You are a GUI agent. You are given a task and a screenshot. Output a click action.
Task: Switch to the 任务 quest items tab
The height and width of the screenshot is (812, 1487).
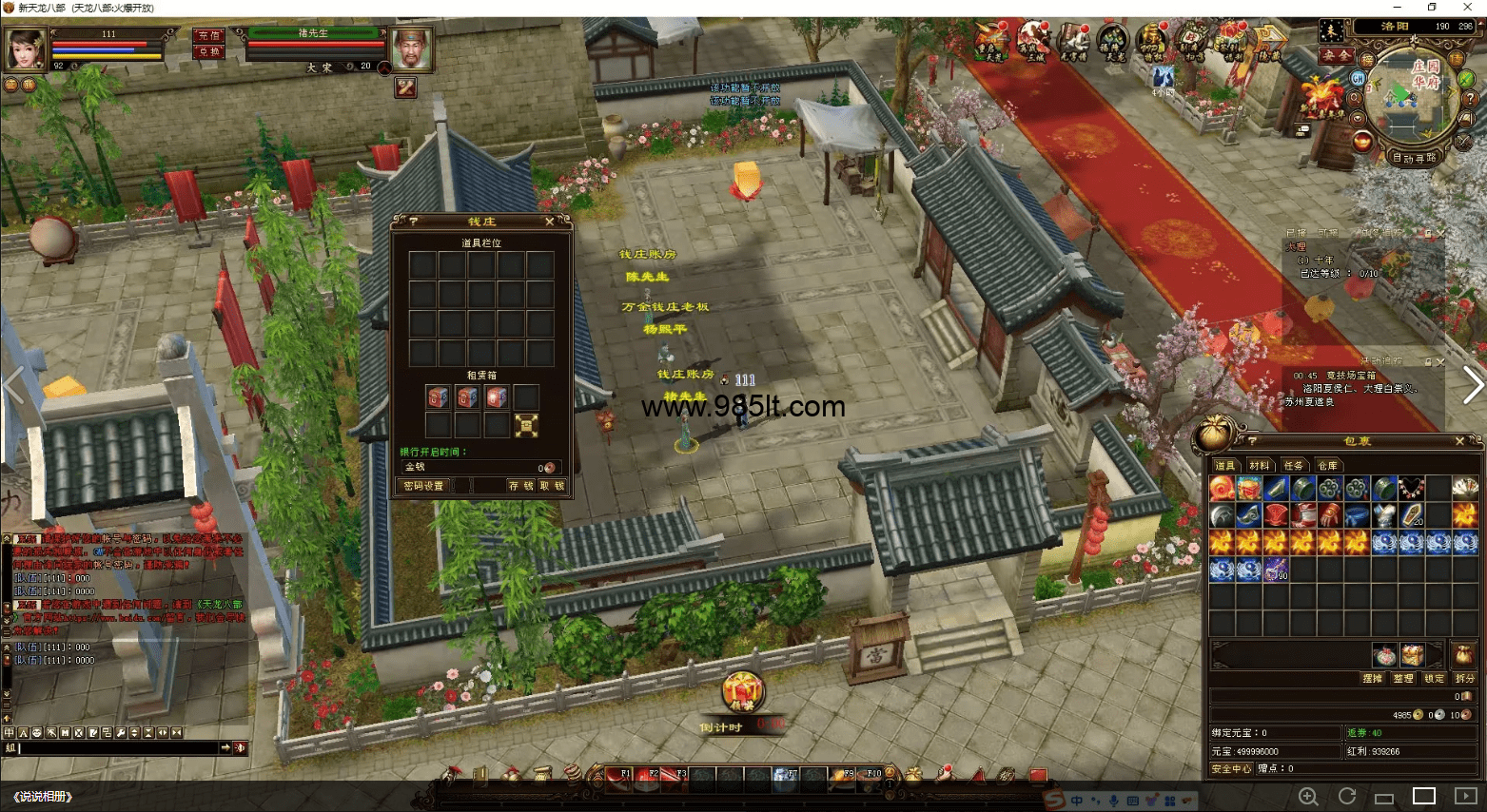pyautogui.click(x=1294, y=465)
